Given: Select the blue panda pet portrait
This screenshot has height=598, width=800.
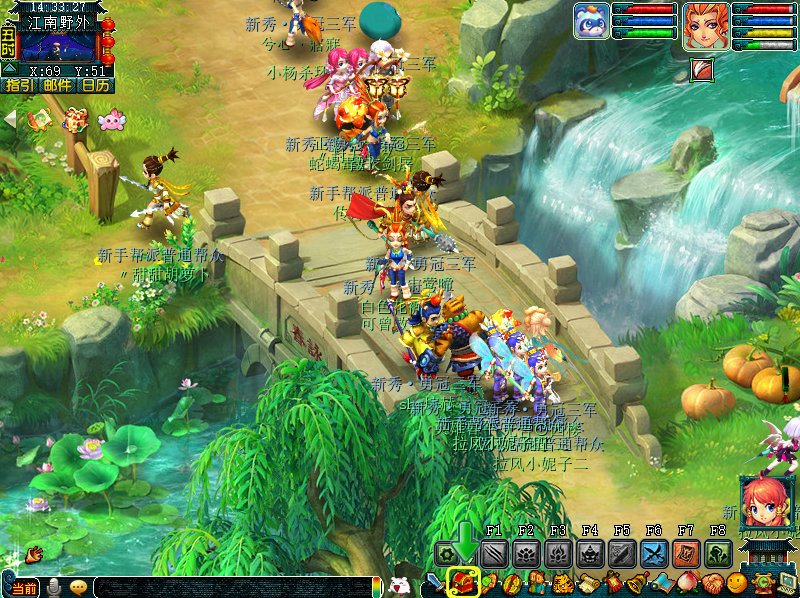Looking at the screenshot, I should [591, 21].
